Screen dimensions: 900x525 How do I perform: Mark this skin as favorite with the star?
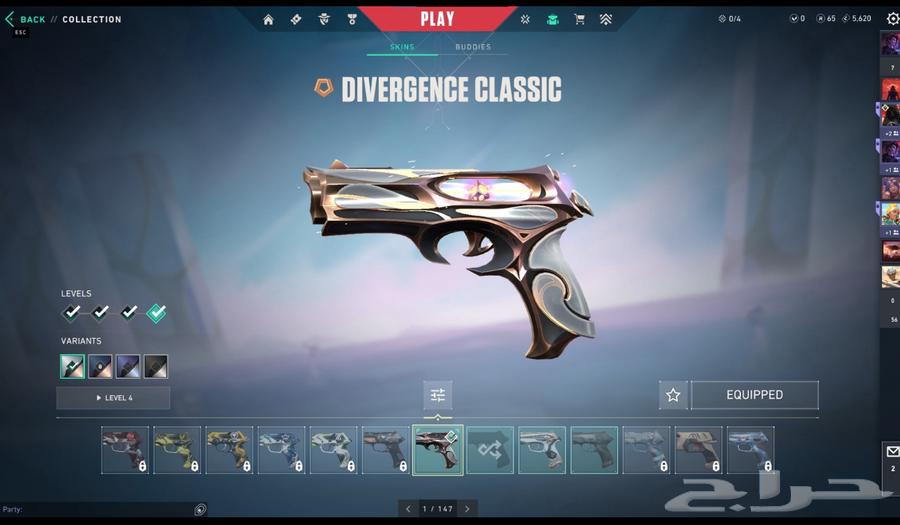[x=673, y=395]
